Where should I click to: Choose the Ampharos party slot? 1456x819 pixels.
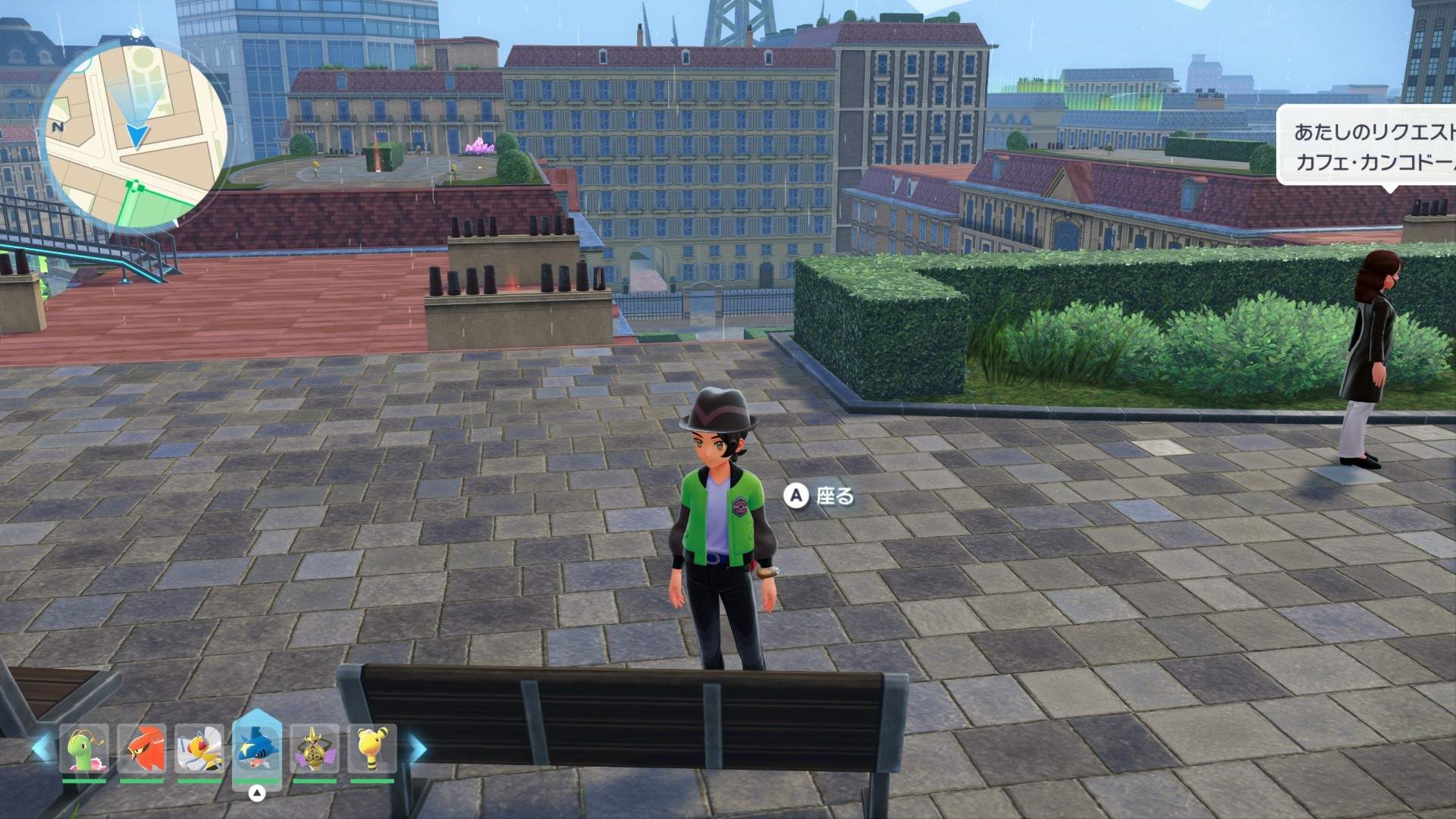(x=372, y=749)
